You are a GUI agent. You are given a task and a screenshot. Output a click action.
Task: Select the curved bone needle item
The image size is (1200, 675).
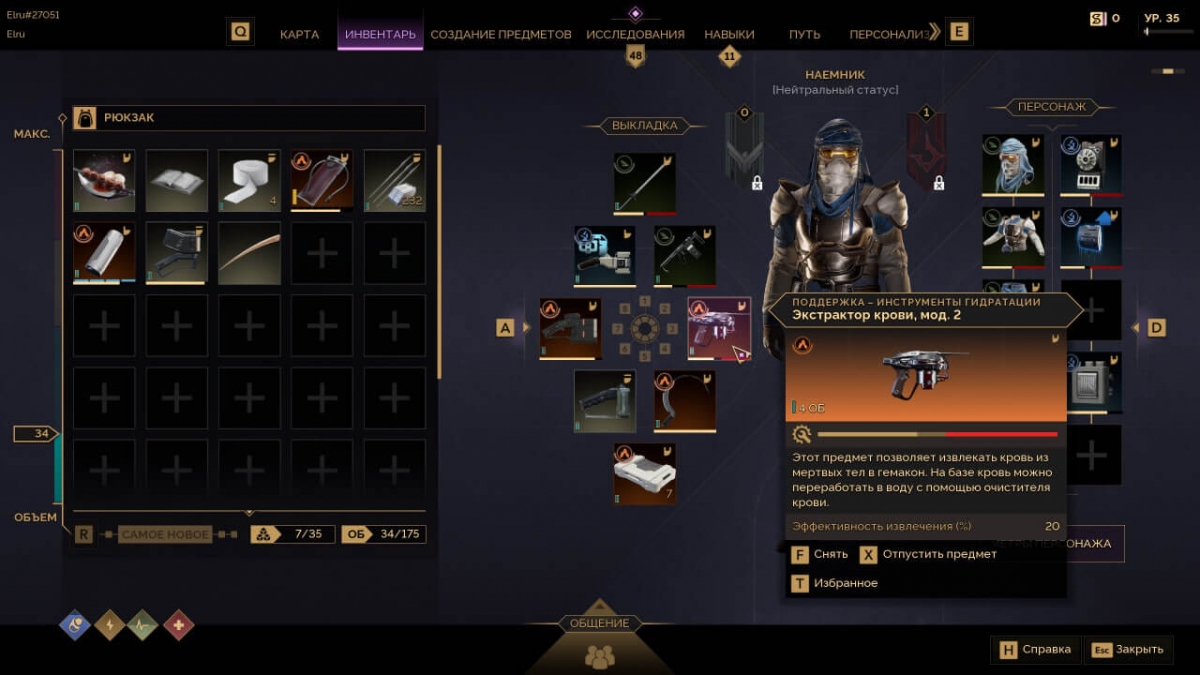[x=249, y=253]
